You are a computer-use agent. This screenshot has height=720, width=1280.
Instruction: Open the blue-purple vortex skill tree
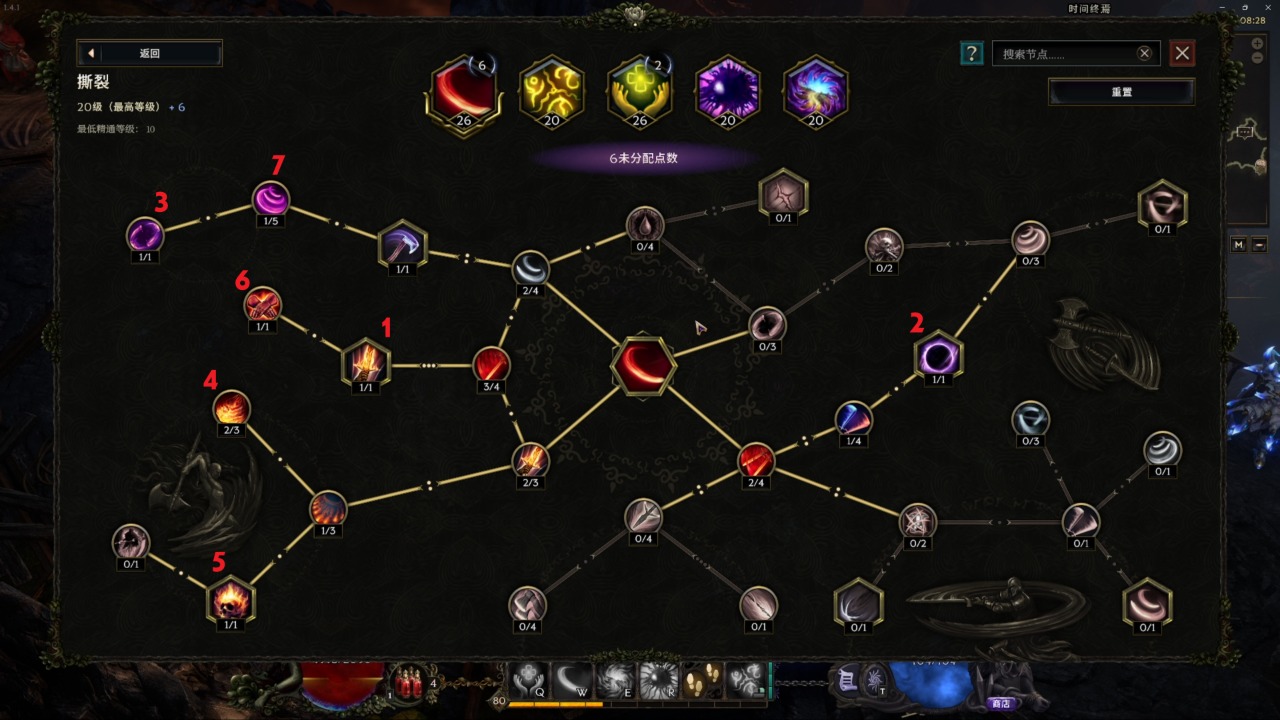click(815, 92)
